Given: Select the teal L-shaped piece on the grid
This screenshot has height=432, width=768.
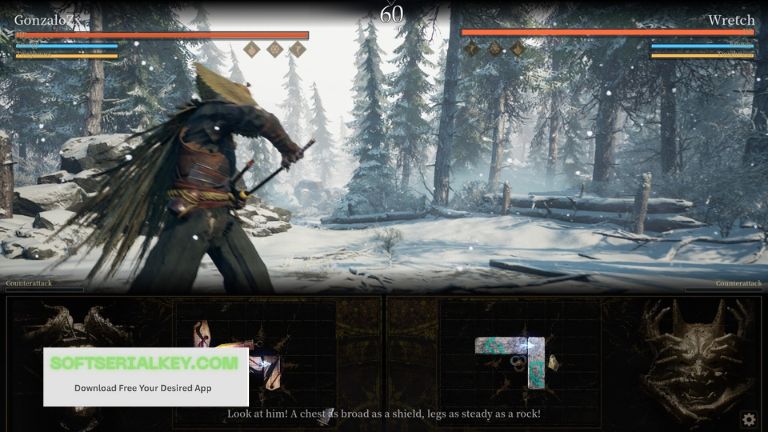Looking at the screenshot, I should pyautogui.click(x=510, y=348).
